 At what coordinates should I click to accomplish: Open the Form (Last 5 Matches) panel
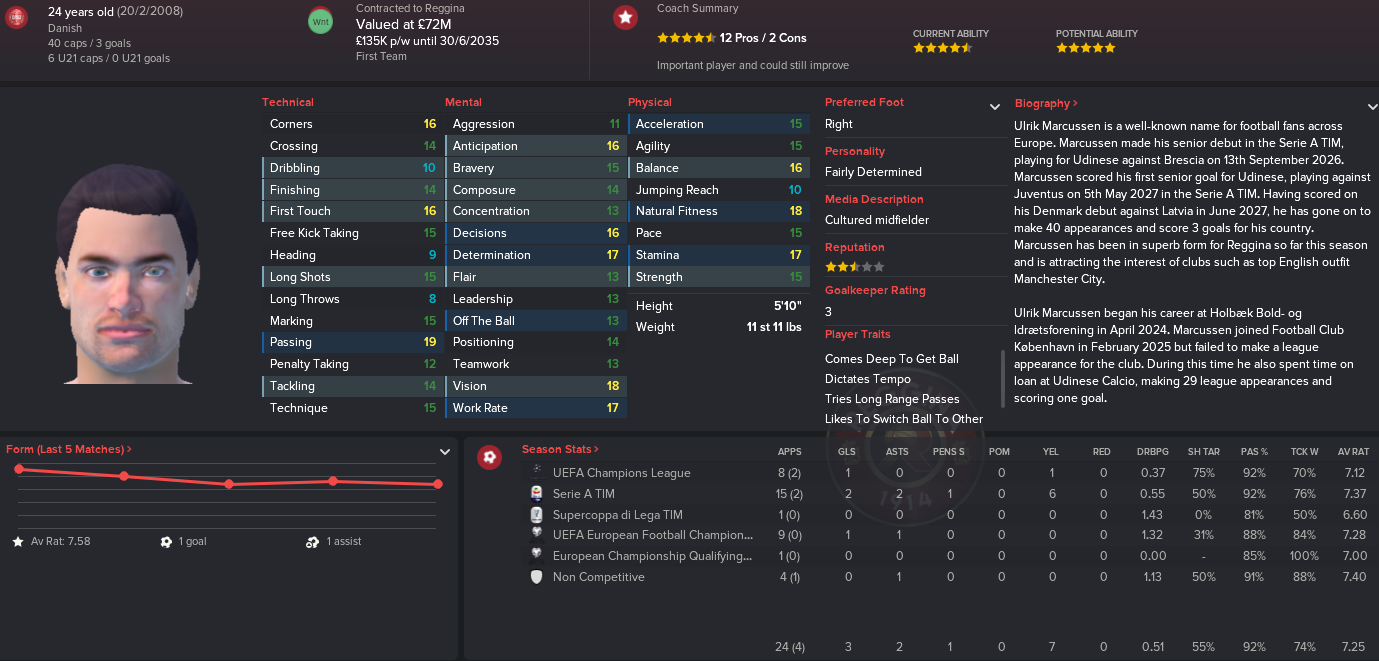click(68, 450)
